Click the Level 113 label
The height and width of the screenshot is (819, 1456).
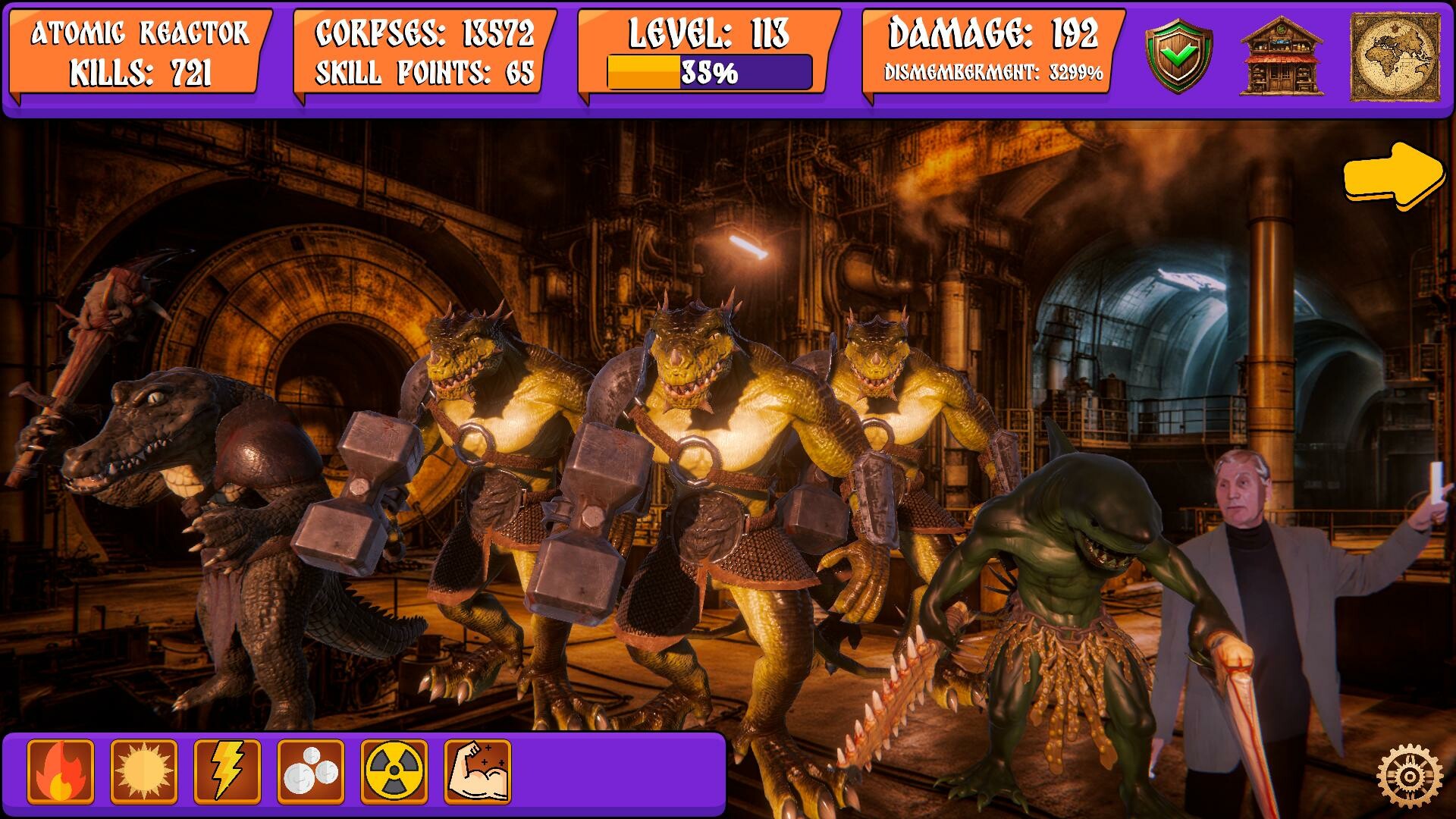pos(709,34)
